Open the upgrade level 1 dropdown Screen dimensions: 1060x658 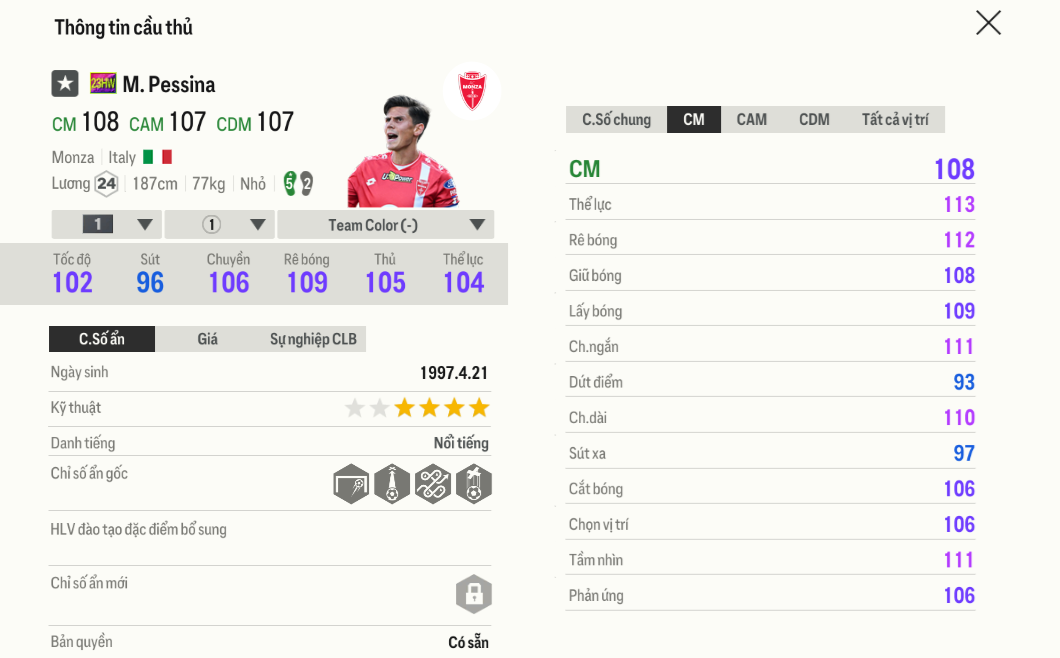107,225
